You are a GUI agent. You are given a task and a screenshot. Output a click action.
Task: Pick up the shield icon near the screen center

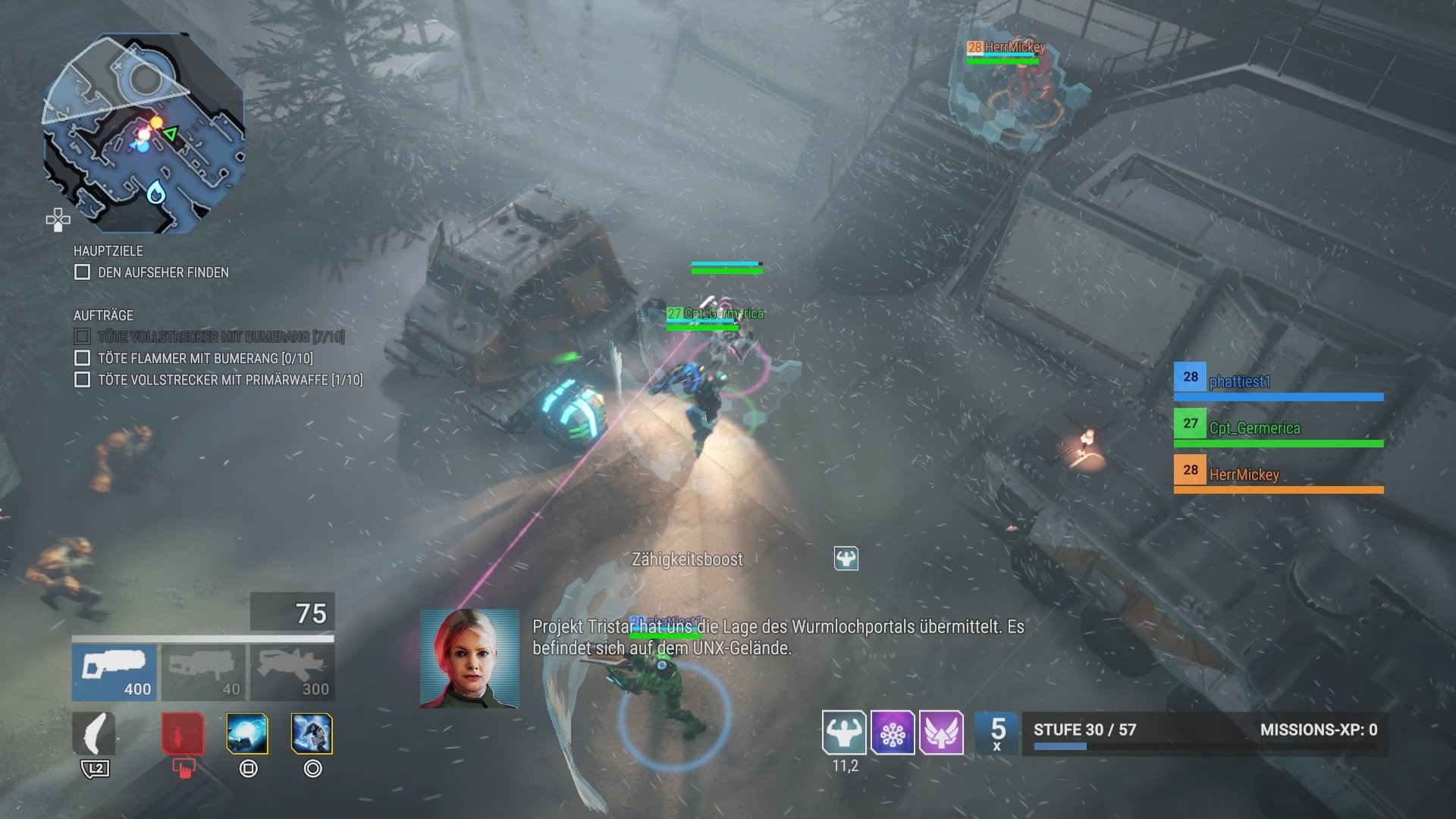847,557
